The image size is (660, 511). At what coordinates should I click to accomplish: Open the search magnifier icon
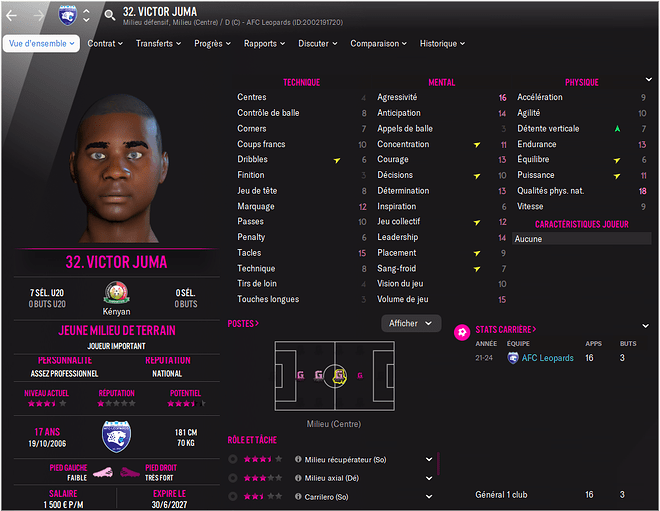(109, 15)
